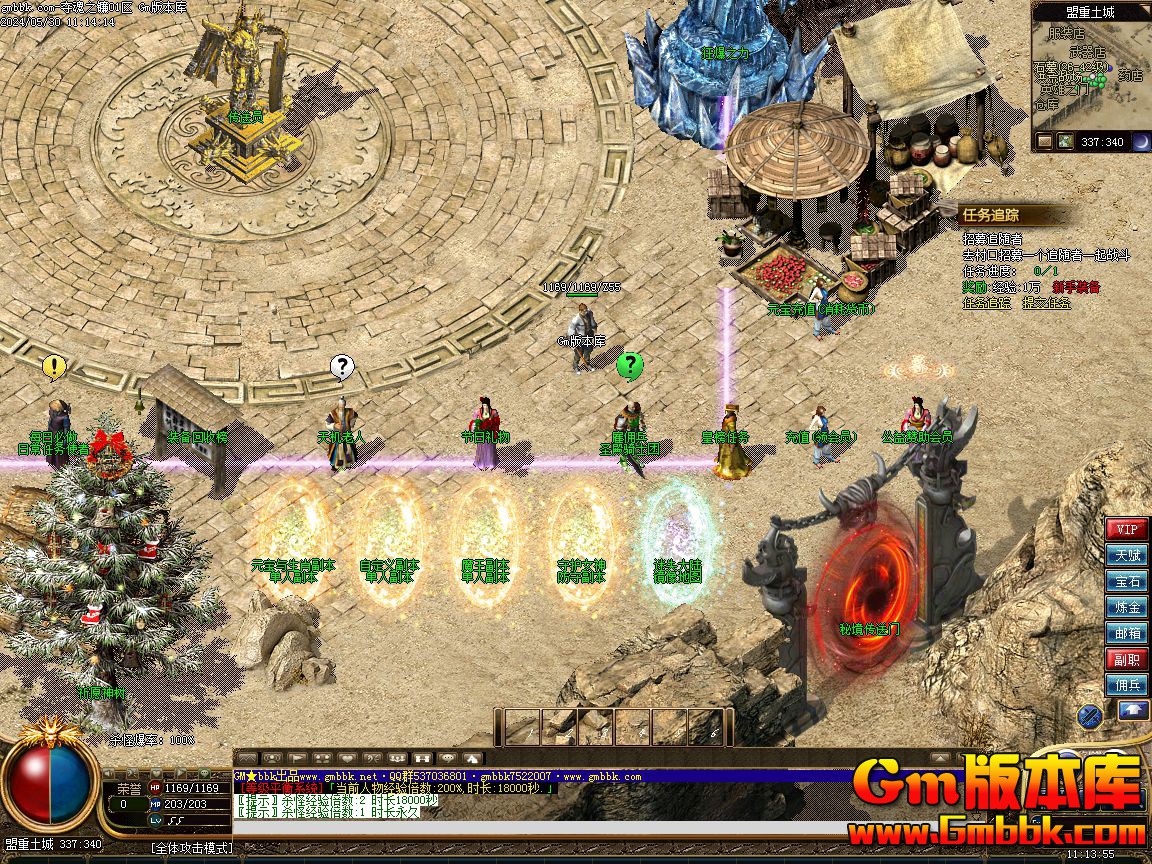The image size is (1152, 864).
Task: Toggle the 全体攻击模式 attack mode label
Action: [192, 848]
